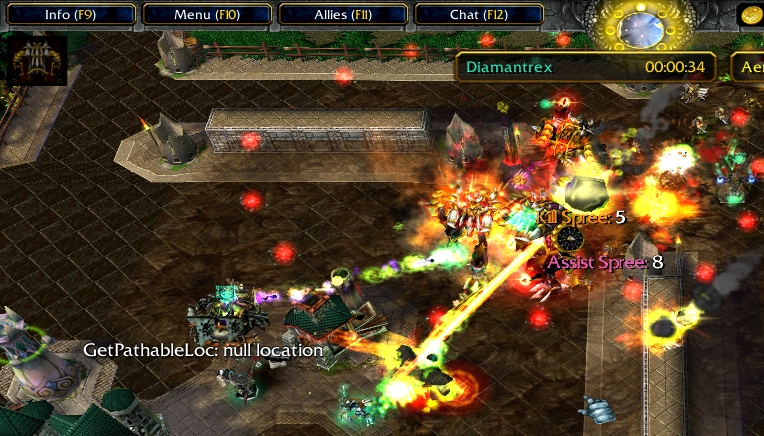Open the Chat (F12) log

click(x=478, y=14)
